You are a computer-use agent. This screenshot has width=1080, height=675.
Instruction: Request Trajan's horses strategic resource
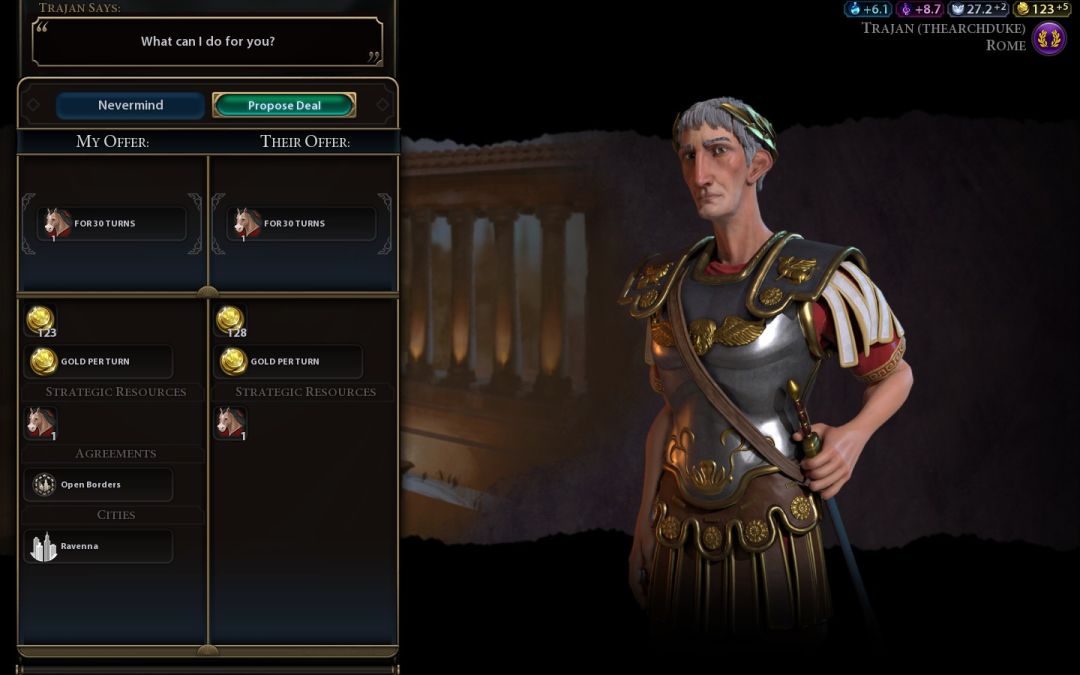[231, 423]
